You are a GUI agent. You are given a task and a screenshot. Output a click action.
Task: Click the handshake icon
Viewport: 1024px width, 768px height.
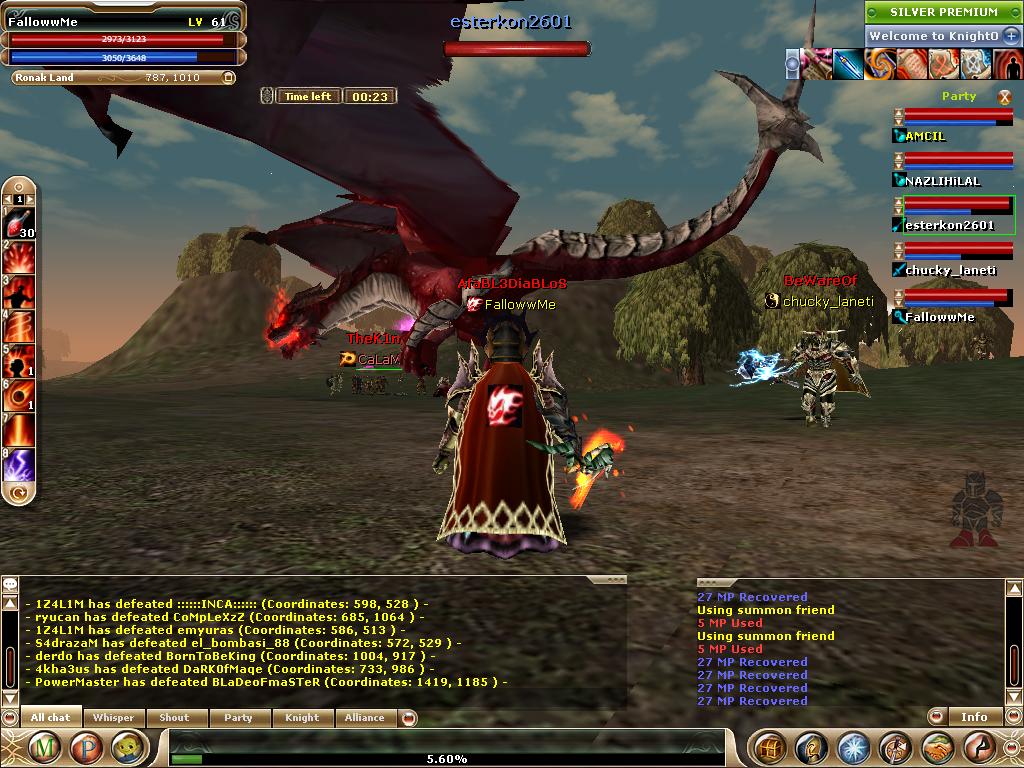pyautogui.click(x=938, y=747)
